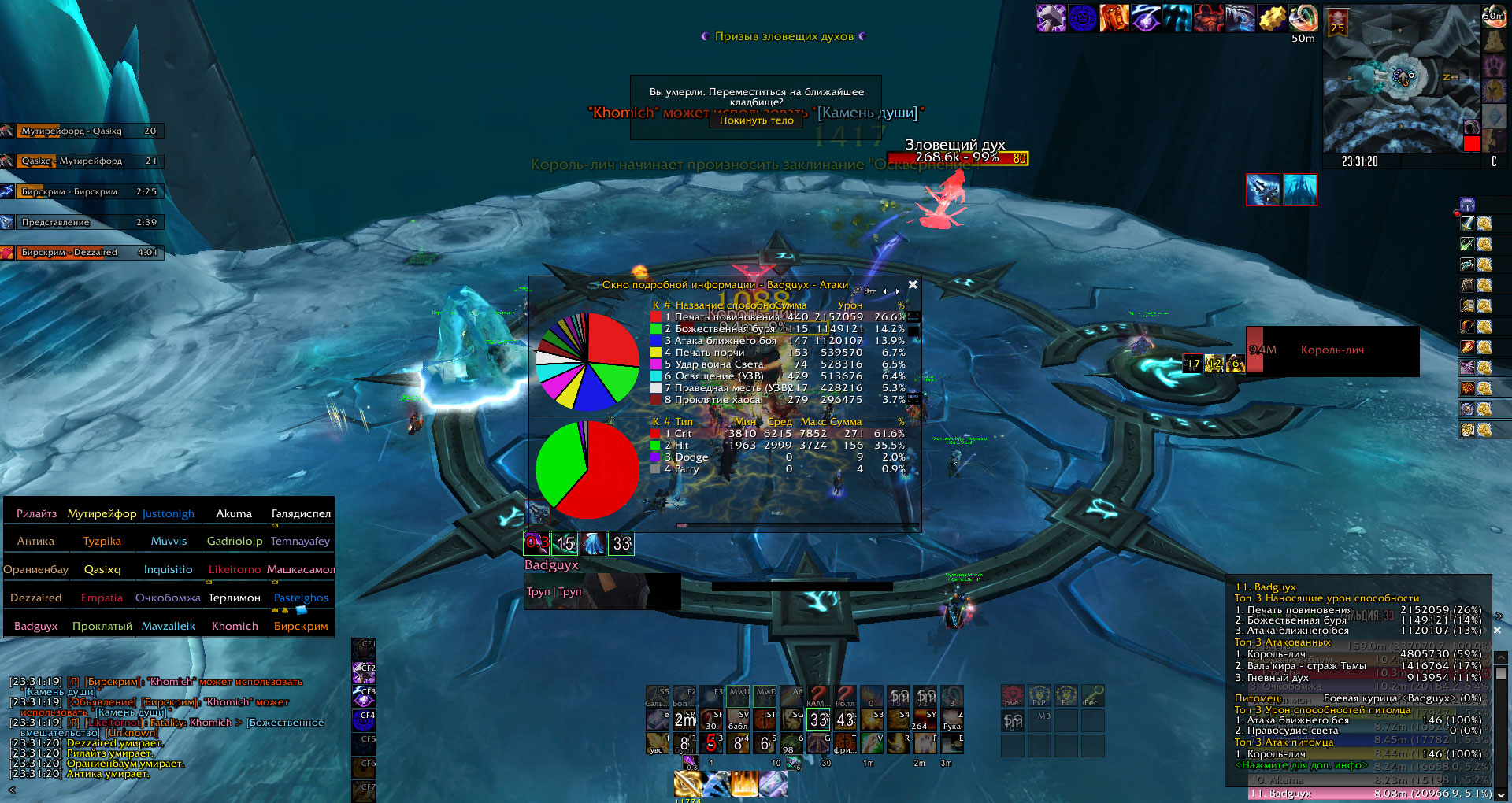This screenshot has width=1512, height=803.
Task: Close the Badguyx attack details window
Action: 913,284
